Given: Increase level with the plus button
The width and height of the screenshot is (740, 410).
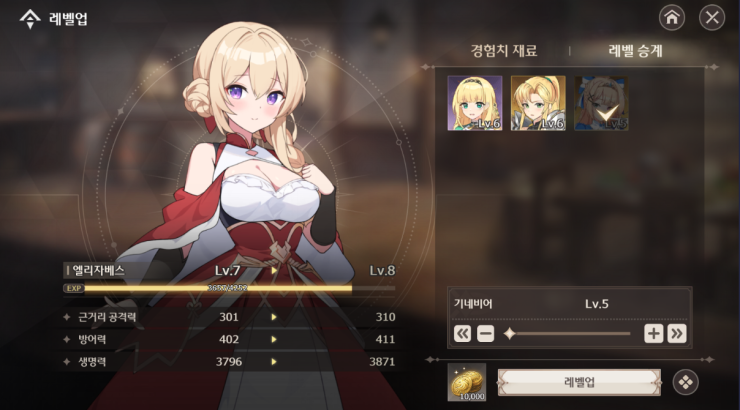Looking at the screenshot, I should [653, 333].
